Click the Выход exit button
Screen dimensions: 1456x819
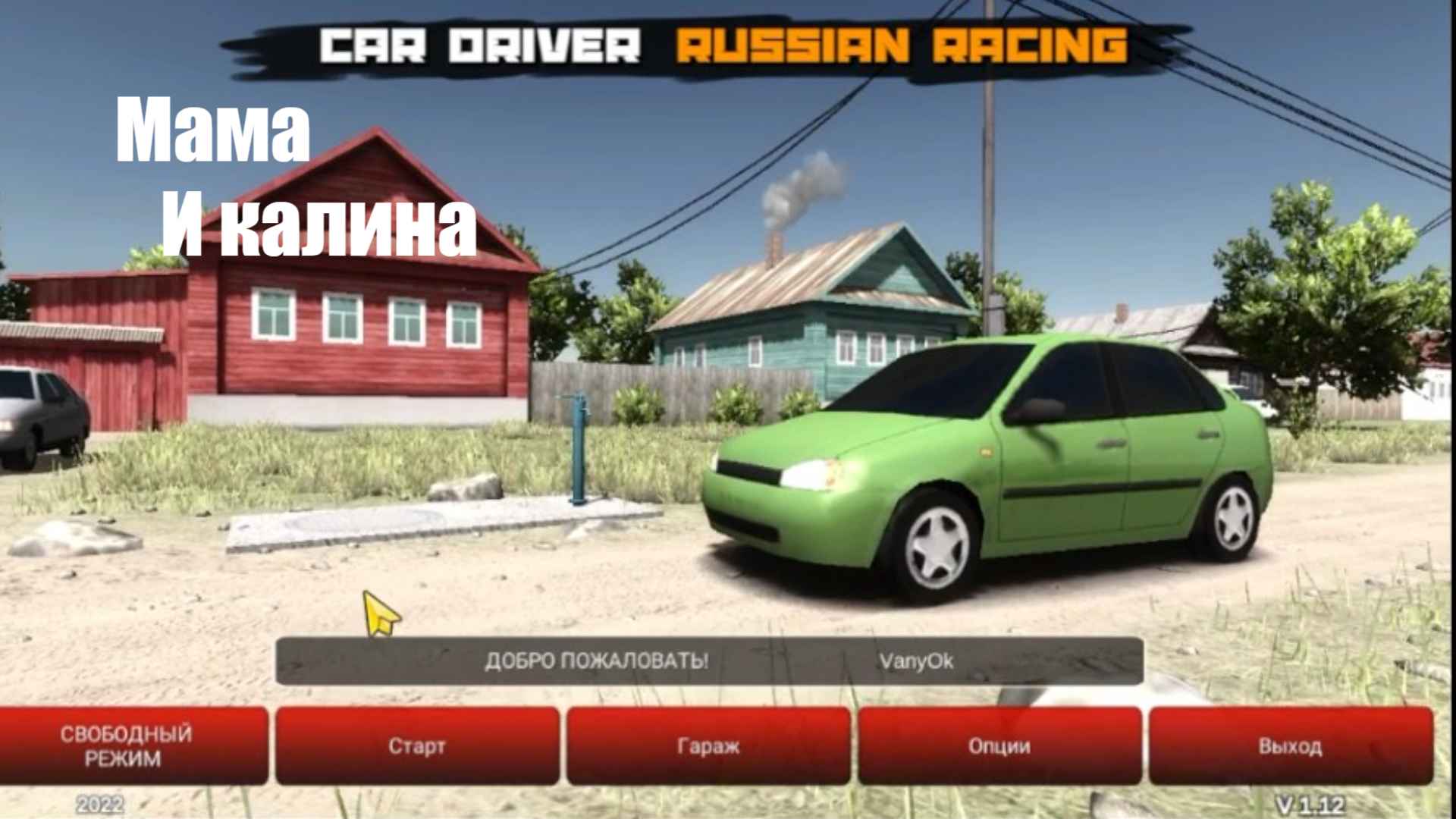click(x=1289, y=747)
